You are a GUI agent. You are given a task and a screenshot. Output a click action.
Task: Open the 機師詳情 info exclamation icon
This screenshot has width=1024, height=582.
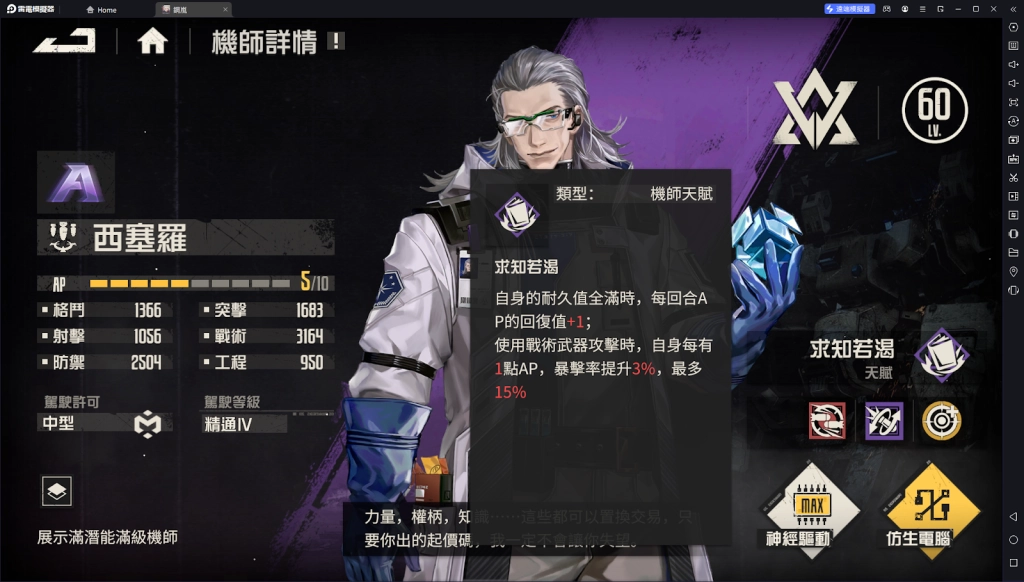click(337, 41)
